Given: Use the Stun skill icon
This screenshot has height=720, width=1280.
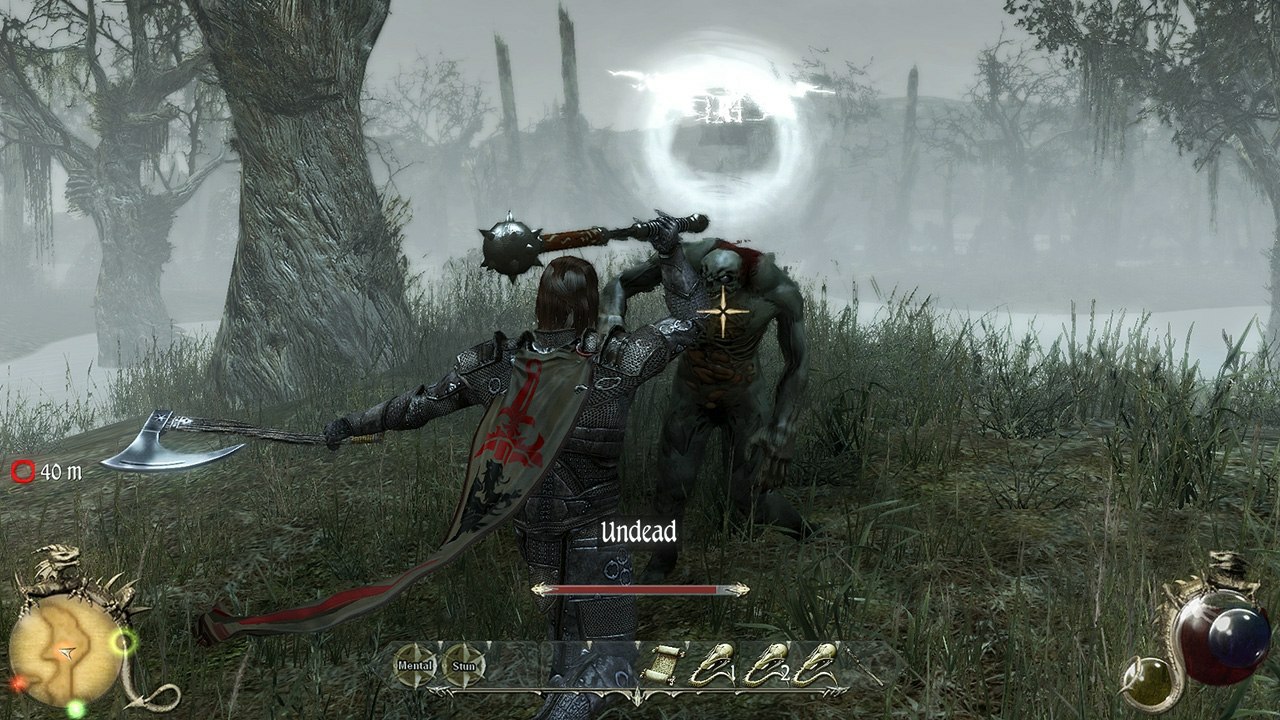Looking at the screenshot, I should [464, 664].
